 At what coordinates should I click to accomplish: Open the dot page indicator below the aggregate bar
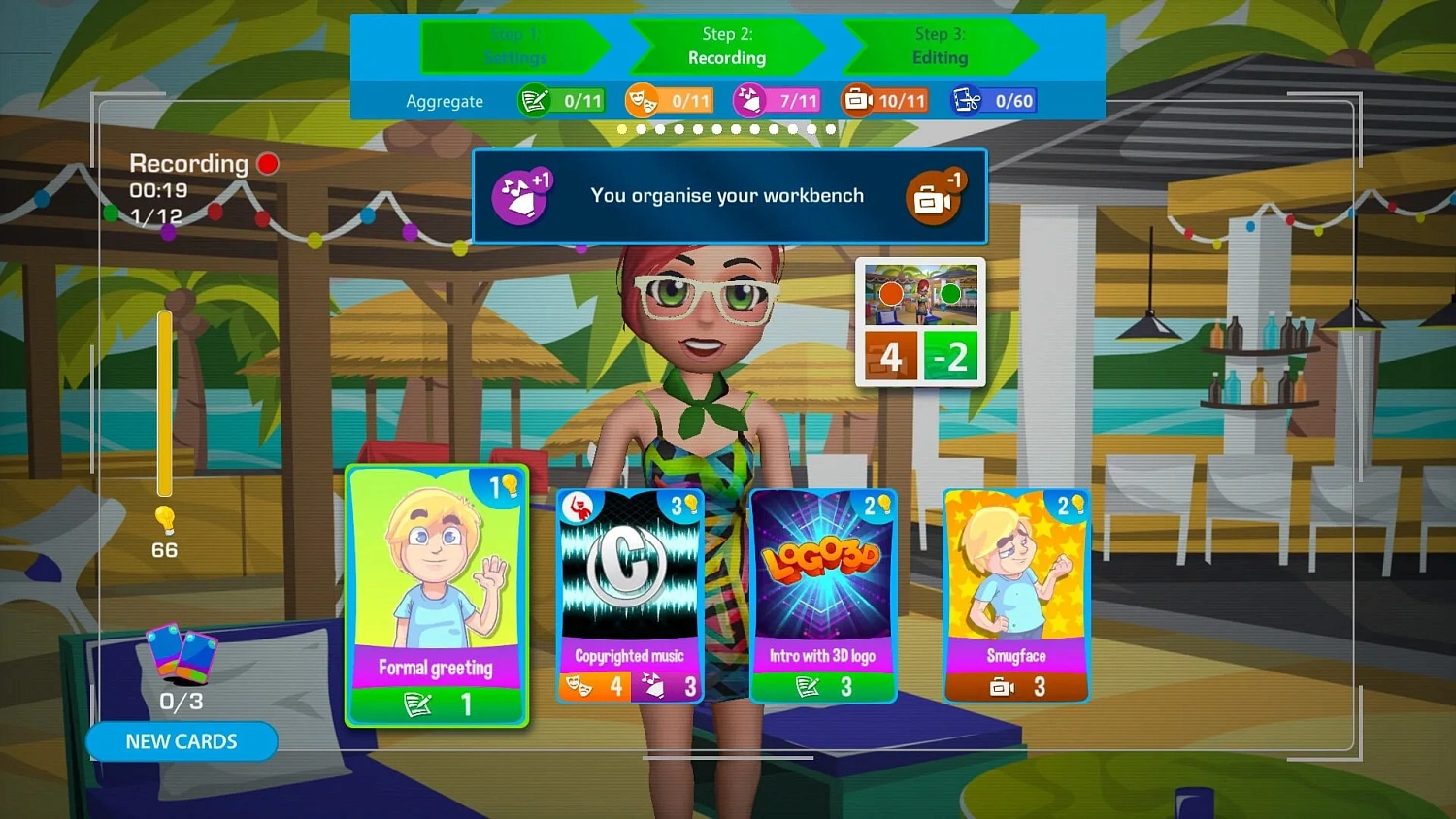tap(726, 127)
